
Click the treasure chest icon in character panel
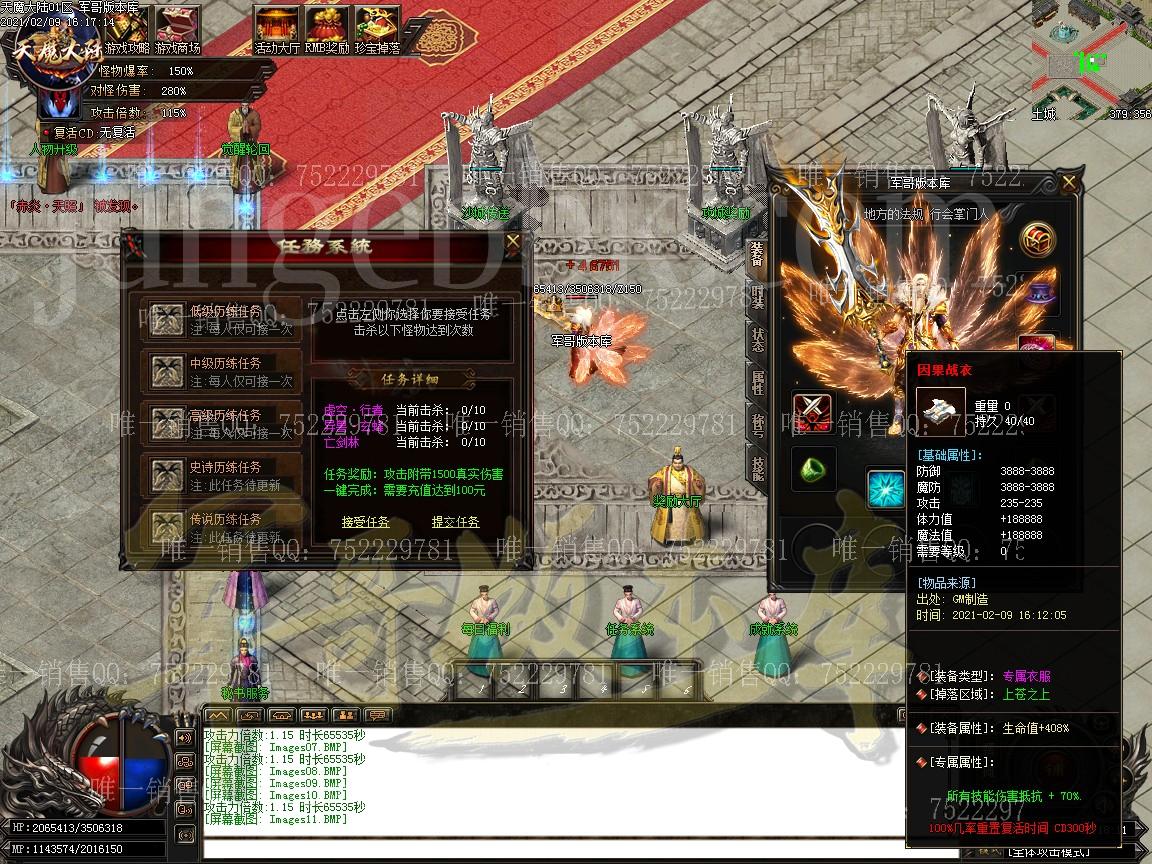[x=1039, y=240]
